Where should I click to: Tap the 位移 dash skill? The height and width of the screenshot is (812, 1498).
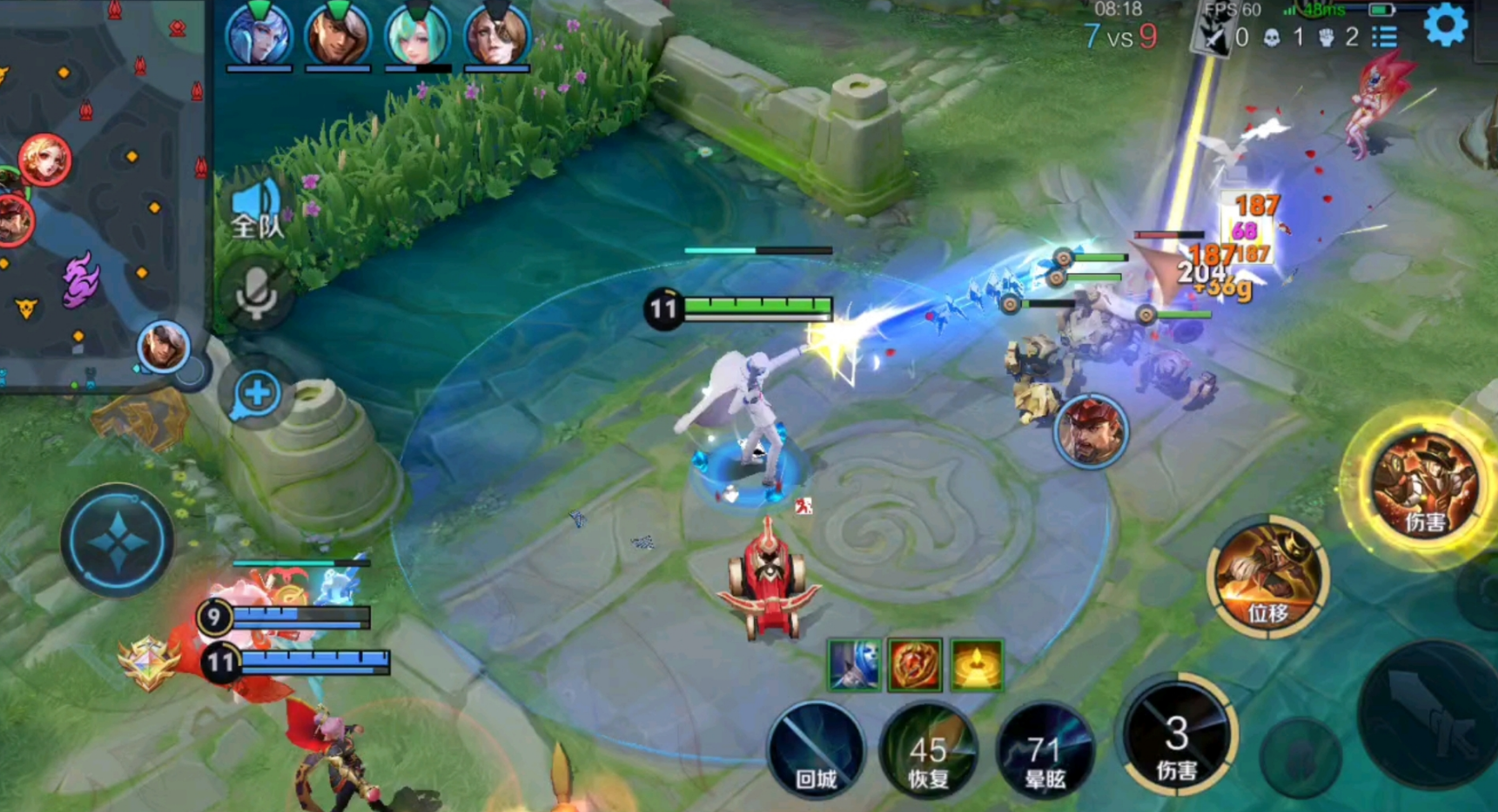tap(1267, 574)
